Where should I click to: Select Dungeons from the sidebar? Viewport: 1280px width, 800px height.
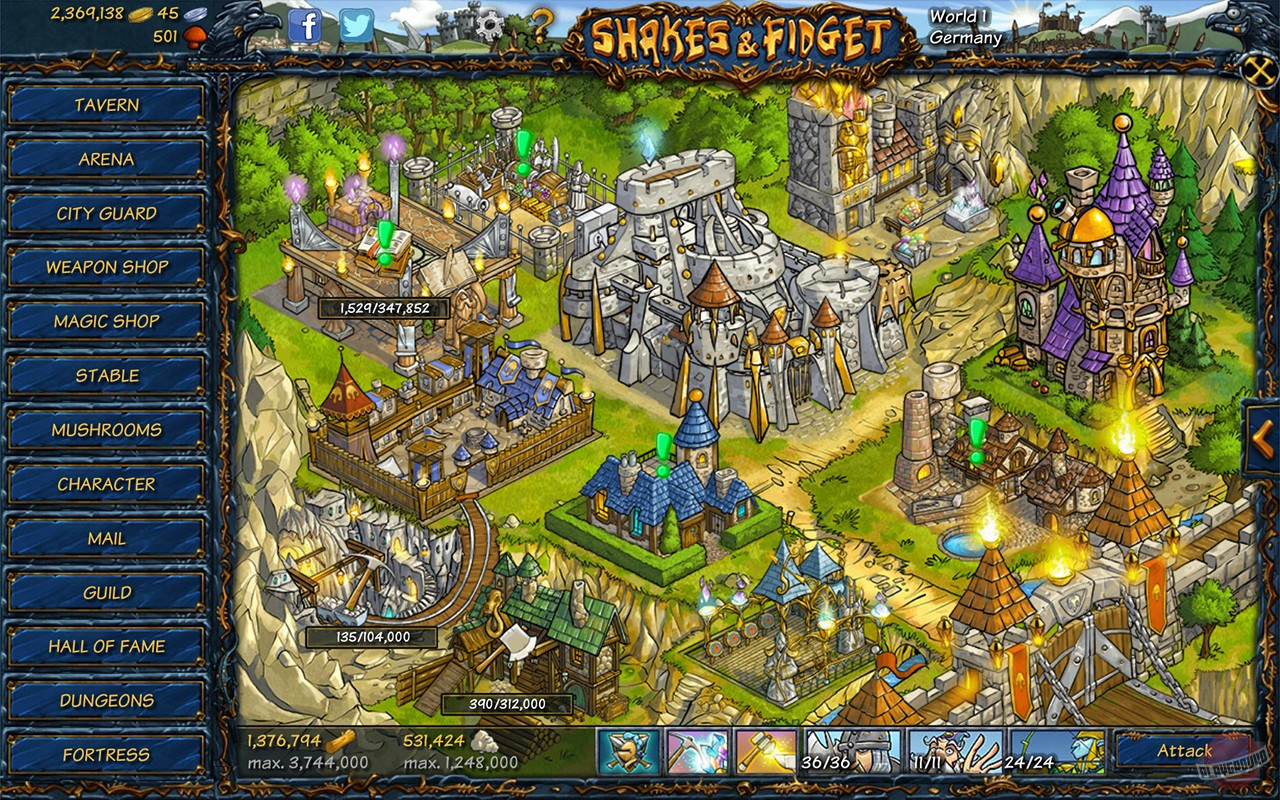pyautogui.click(x=105, y=700)
